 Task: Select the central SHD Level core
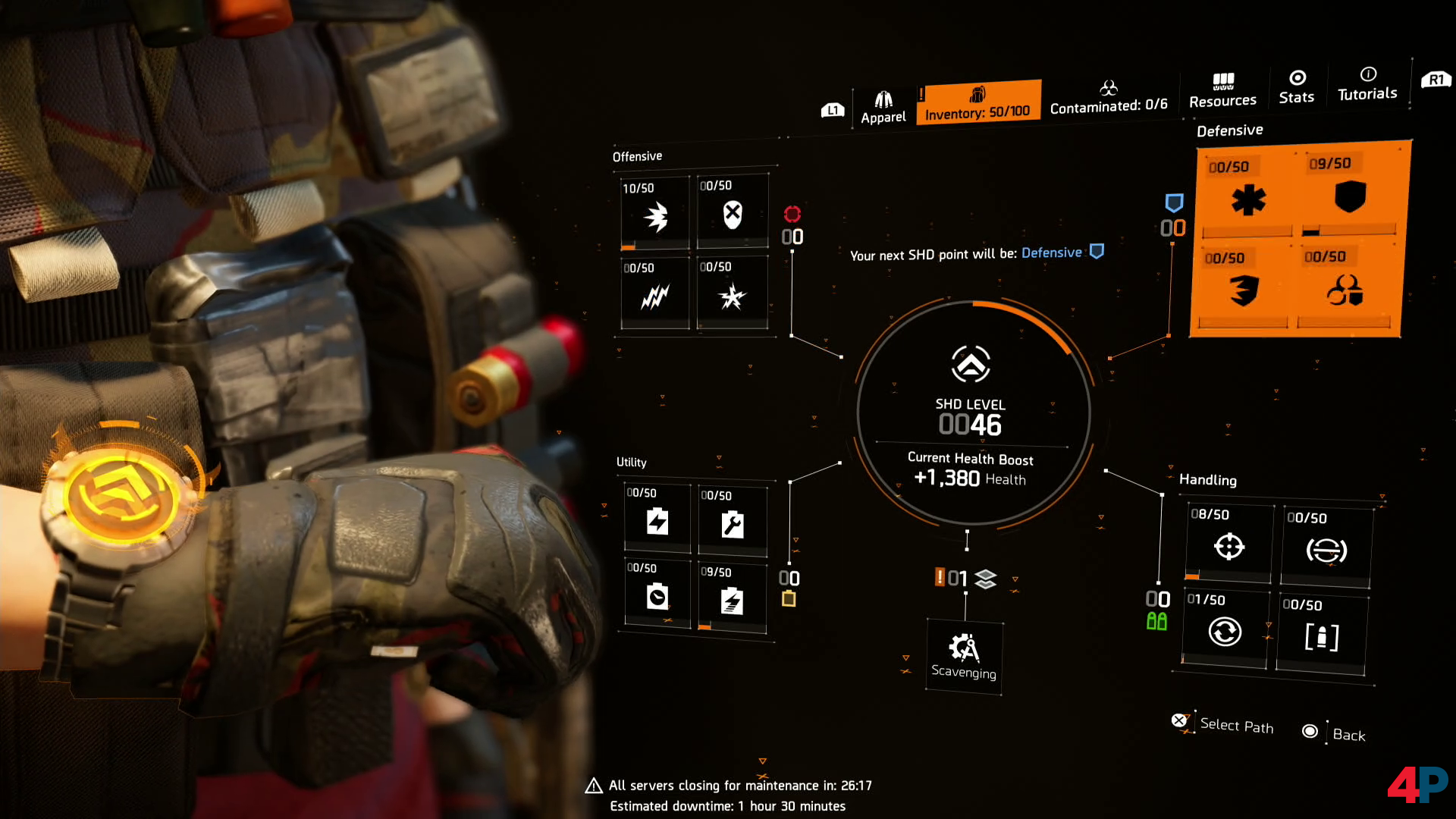pos(971,413)
